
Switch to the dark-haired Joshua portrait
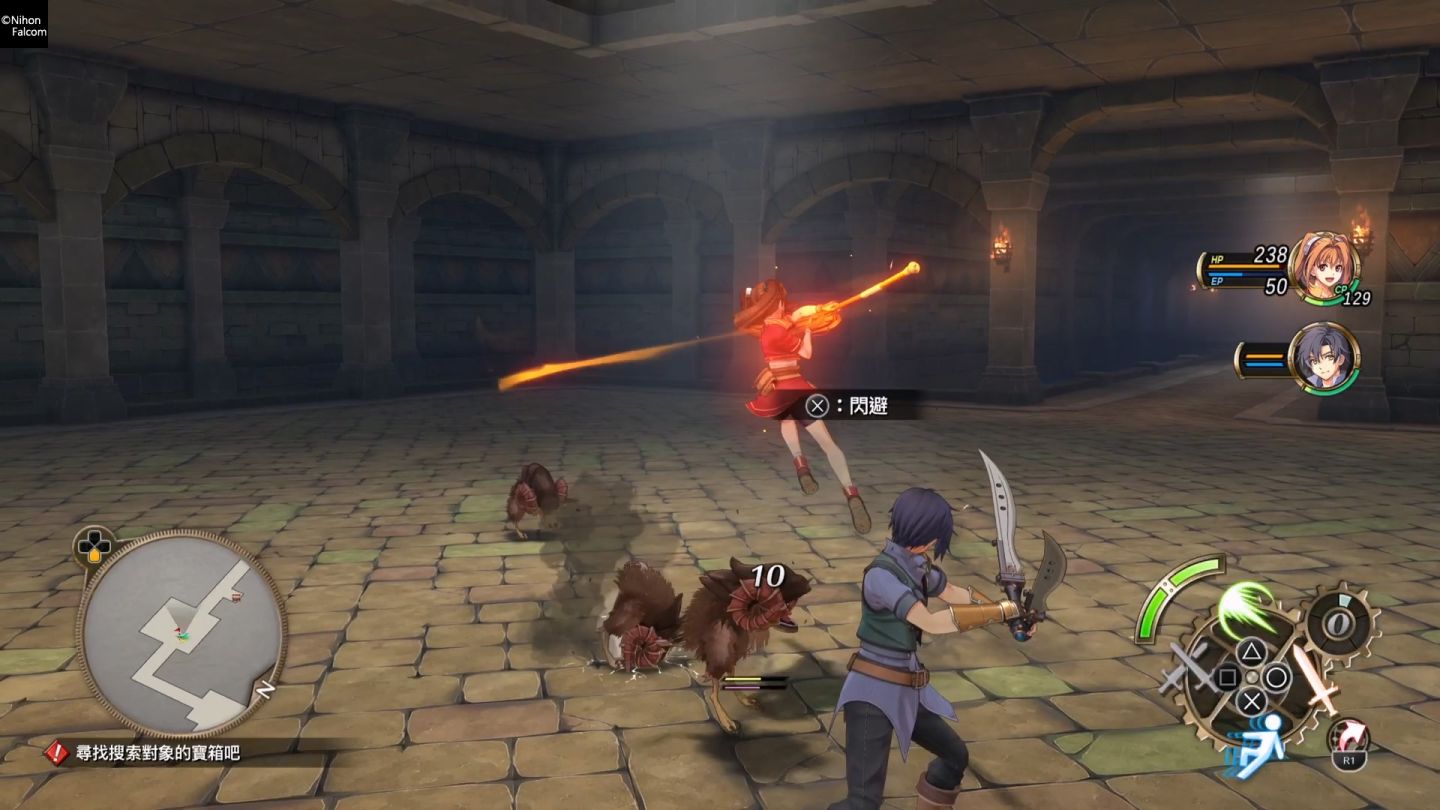1323,358
